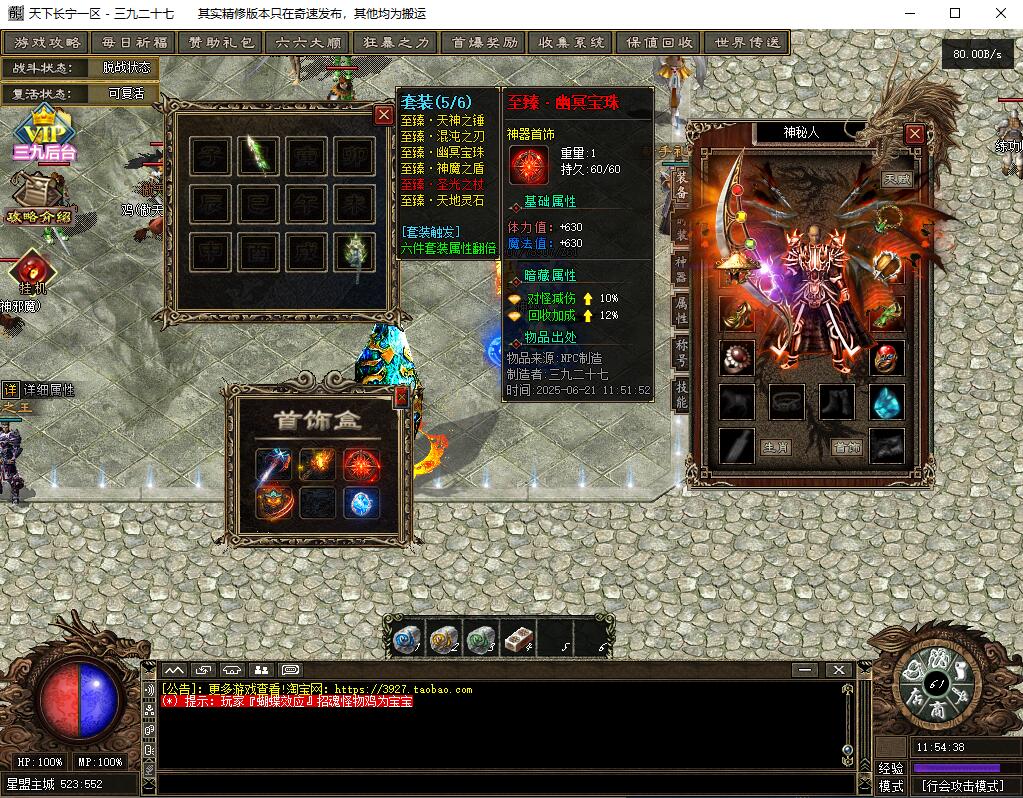Close the 首饰盒 jewelry box panel
This screenshot has height=798, width=1023.
pos(401,397)
